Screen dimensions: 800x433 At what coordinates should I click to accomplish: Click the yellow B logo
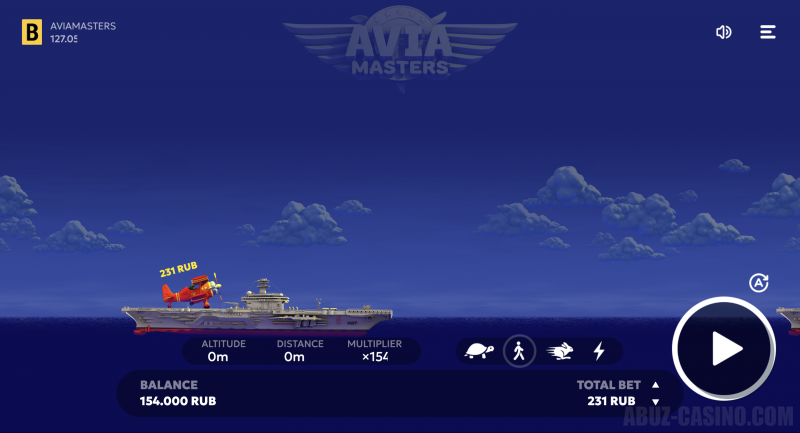(x=32, y=32)
